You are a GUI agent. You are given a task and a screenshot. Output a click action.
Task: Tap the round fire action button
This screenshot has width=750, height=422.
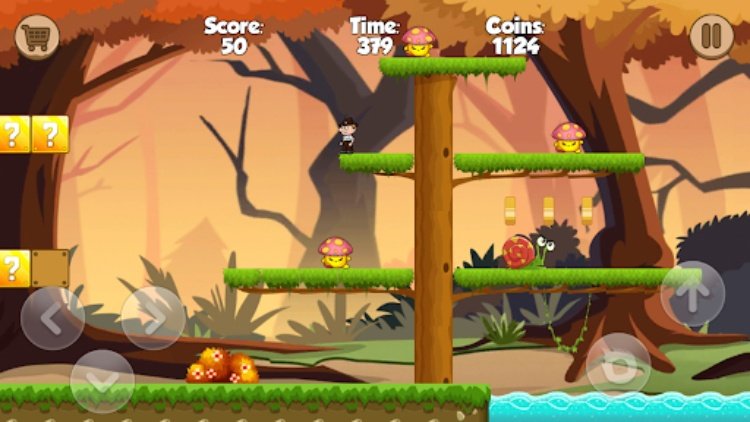coord(618,364)
